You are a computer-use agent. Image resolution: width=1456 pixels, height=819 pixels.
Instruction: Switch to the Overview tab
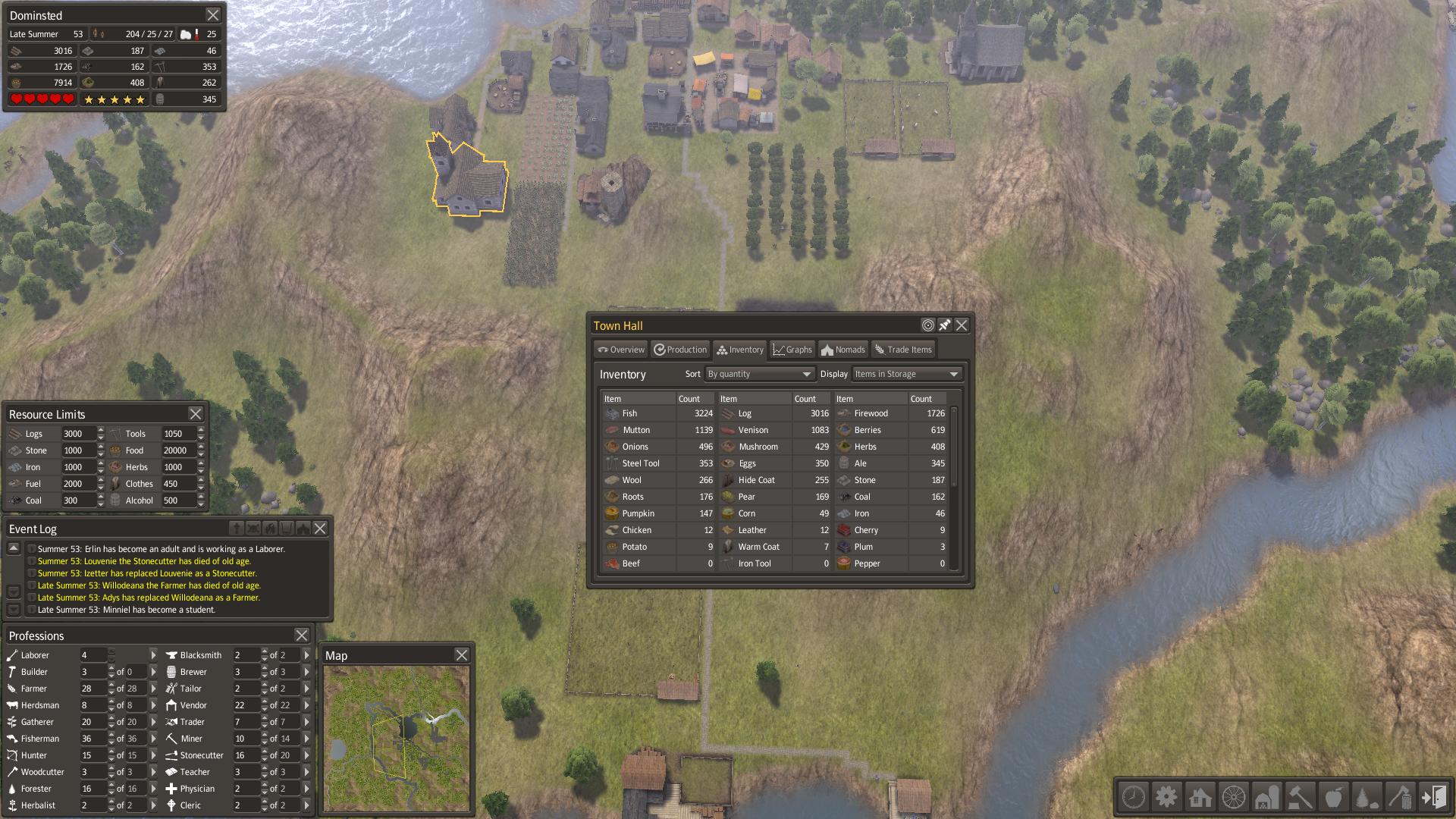tap(621, 350)
